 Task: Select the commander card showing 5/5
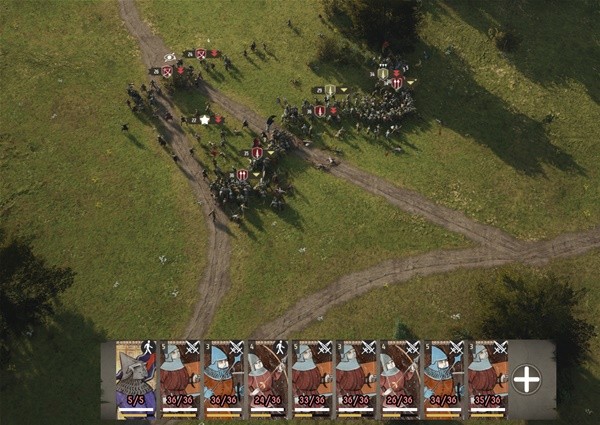point(135,380)
